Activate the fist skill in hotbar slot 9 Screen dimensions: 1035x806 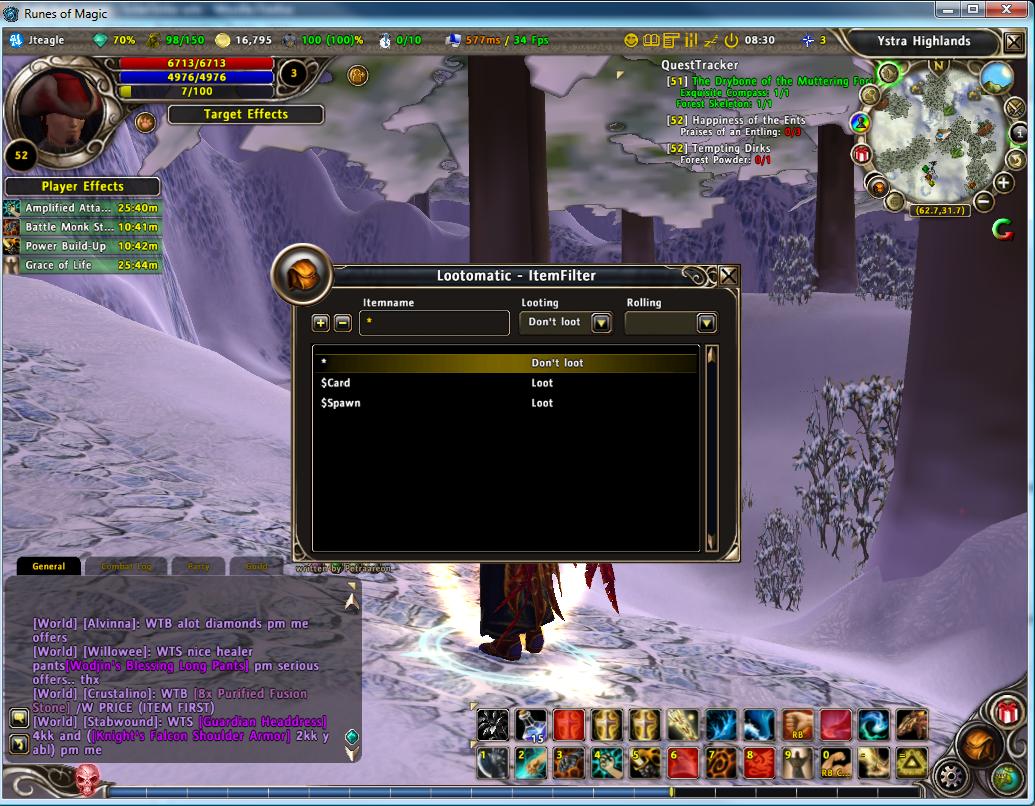point(796,763)
